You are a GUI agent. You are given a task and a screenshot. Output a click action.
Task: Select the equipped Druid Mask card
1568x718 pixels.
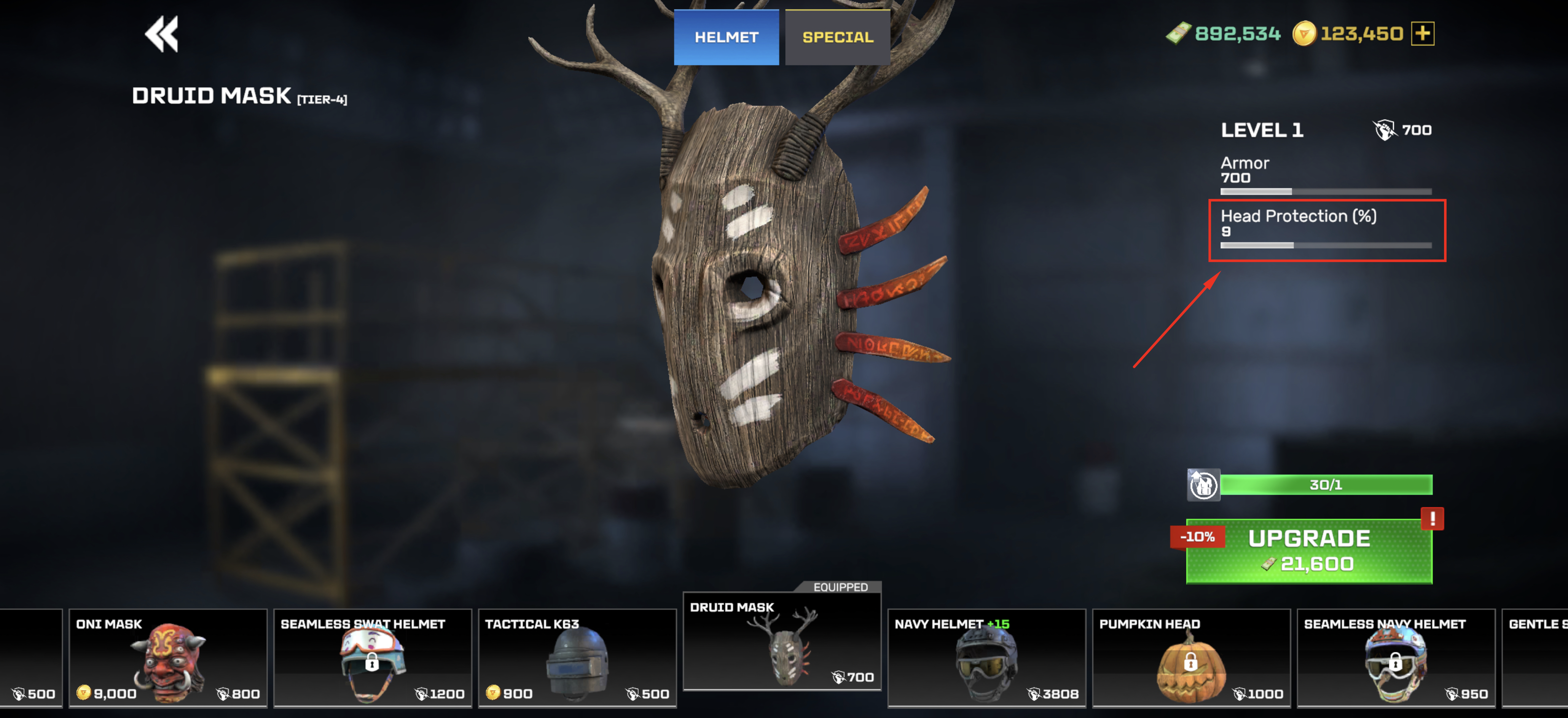782,642
